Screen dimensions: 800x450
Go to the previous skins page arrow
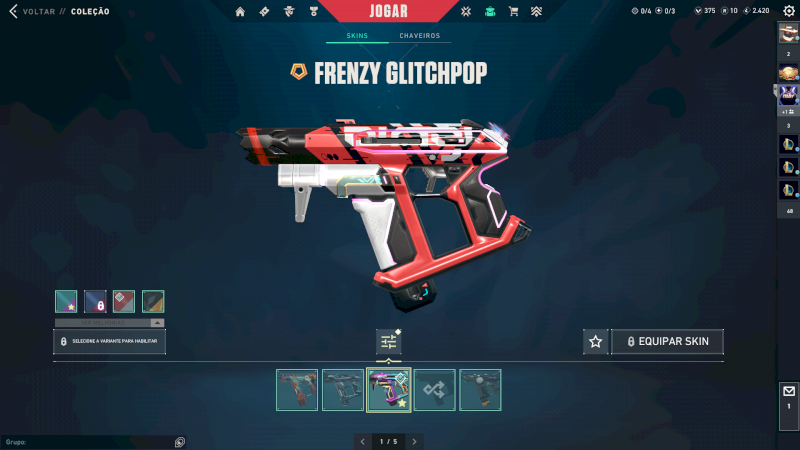(x=362, y=441)
